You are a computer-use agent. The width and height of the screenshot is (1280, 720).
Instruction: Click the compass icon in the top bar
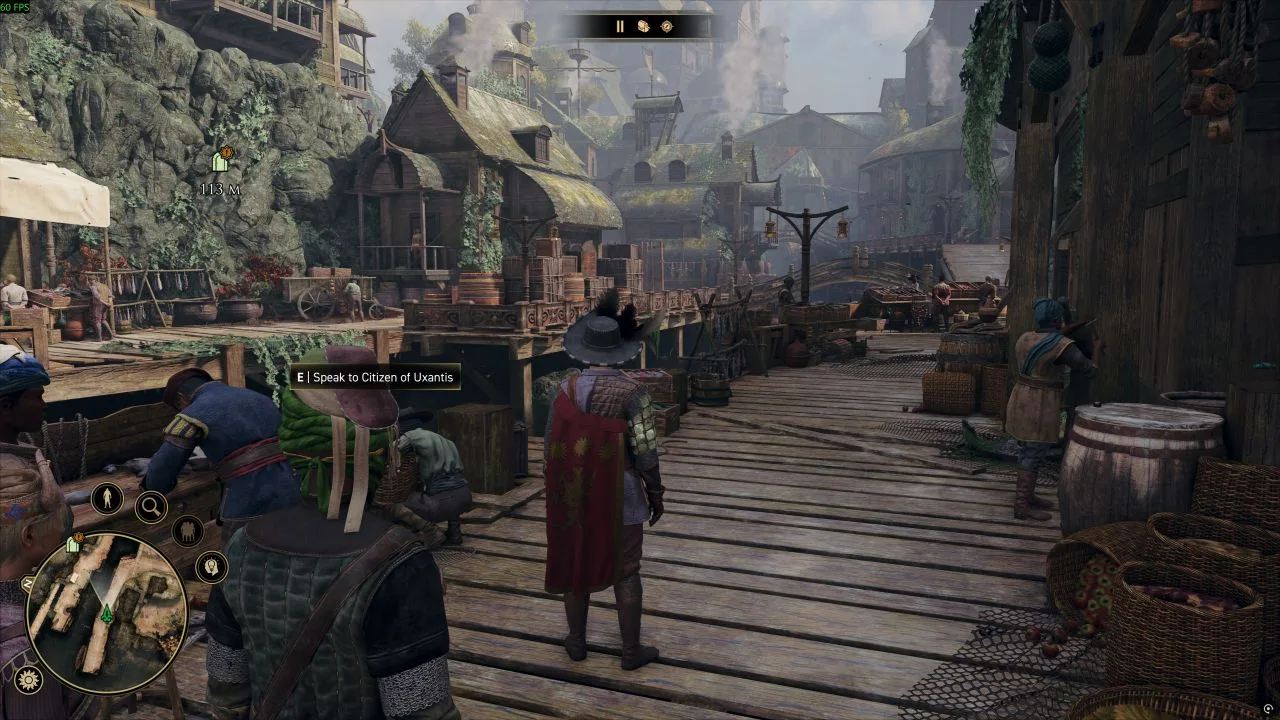point(667,26)
